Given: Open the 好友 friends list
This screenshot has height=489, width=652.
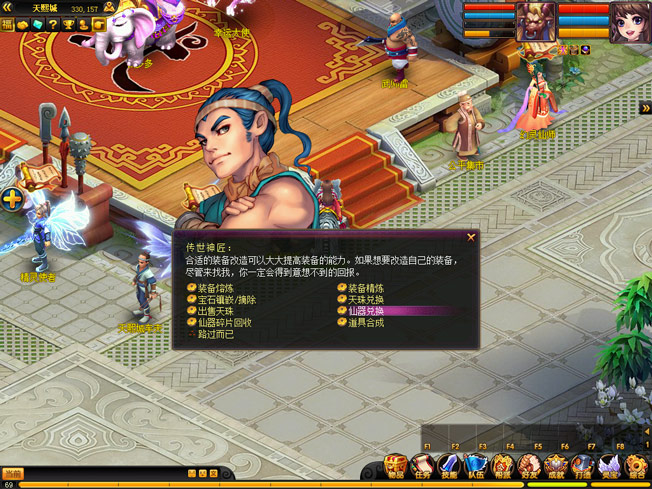Looking at the screenshot, I should (x=529, y=468).
